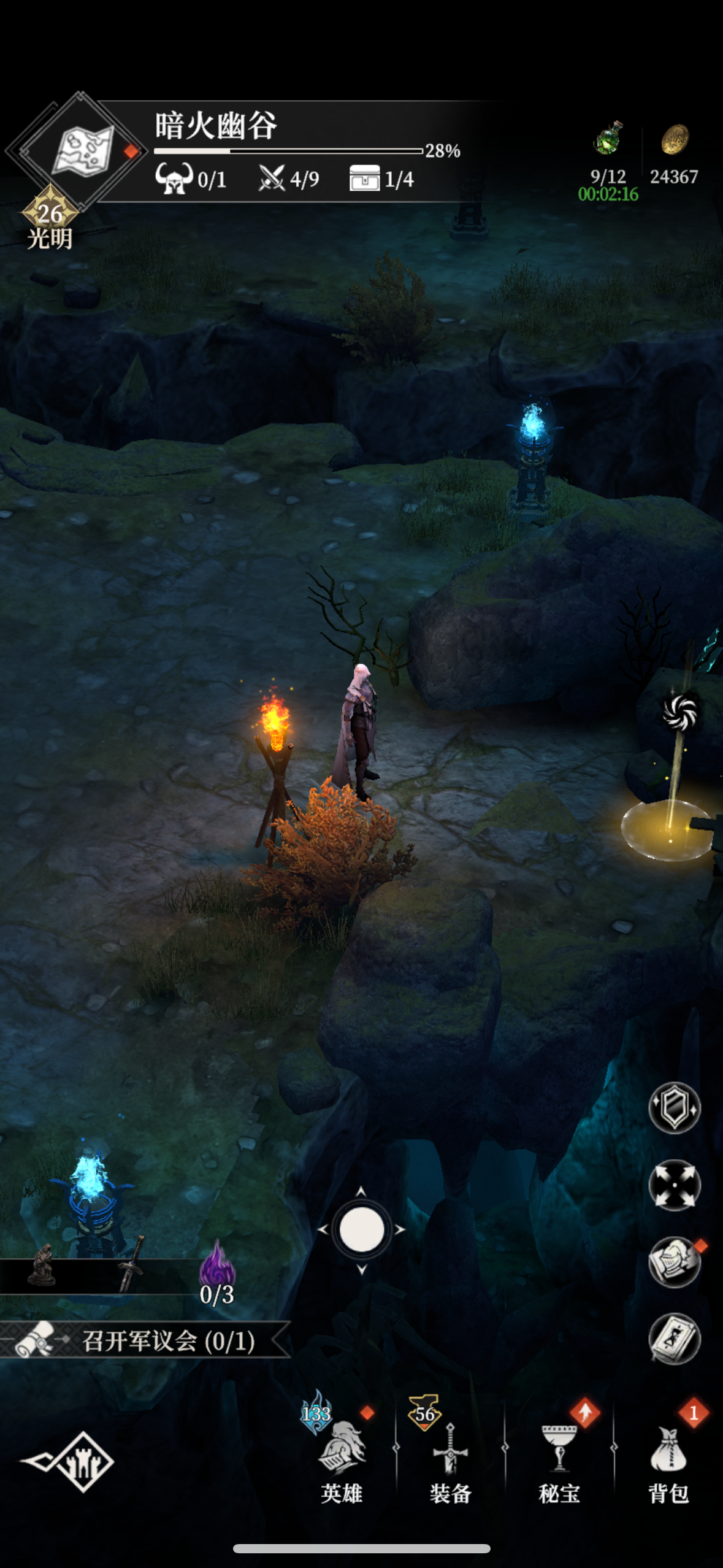This screenshot has width=723, height=1568.
Task: Tap the horned helmet boss counter
Action: (x=174, y=178)
